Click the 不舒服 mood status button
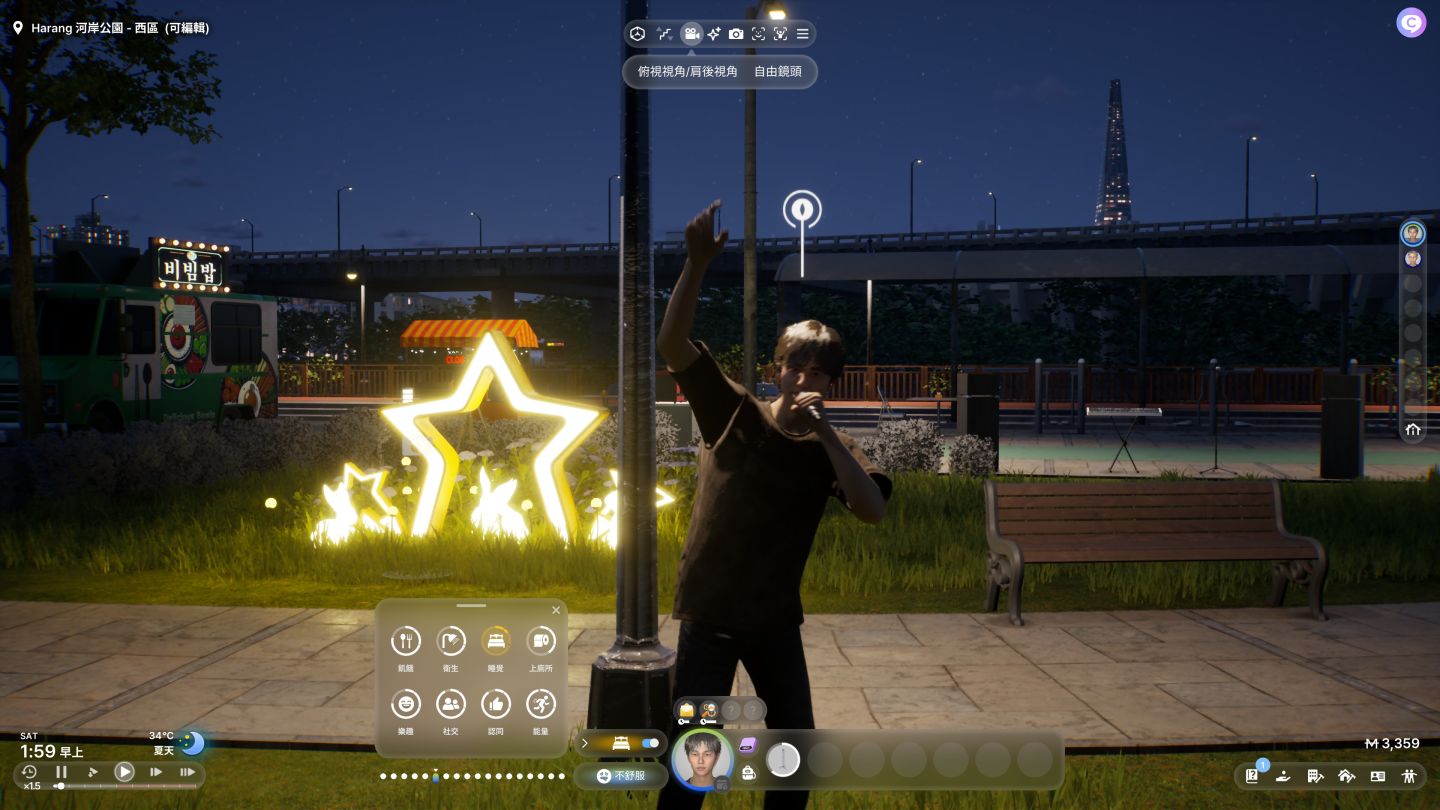Screen dimensions: 1440x810 pyautogui.click(x=621, y=775)
